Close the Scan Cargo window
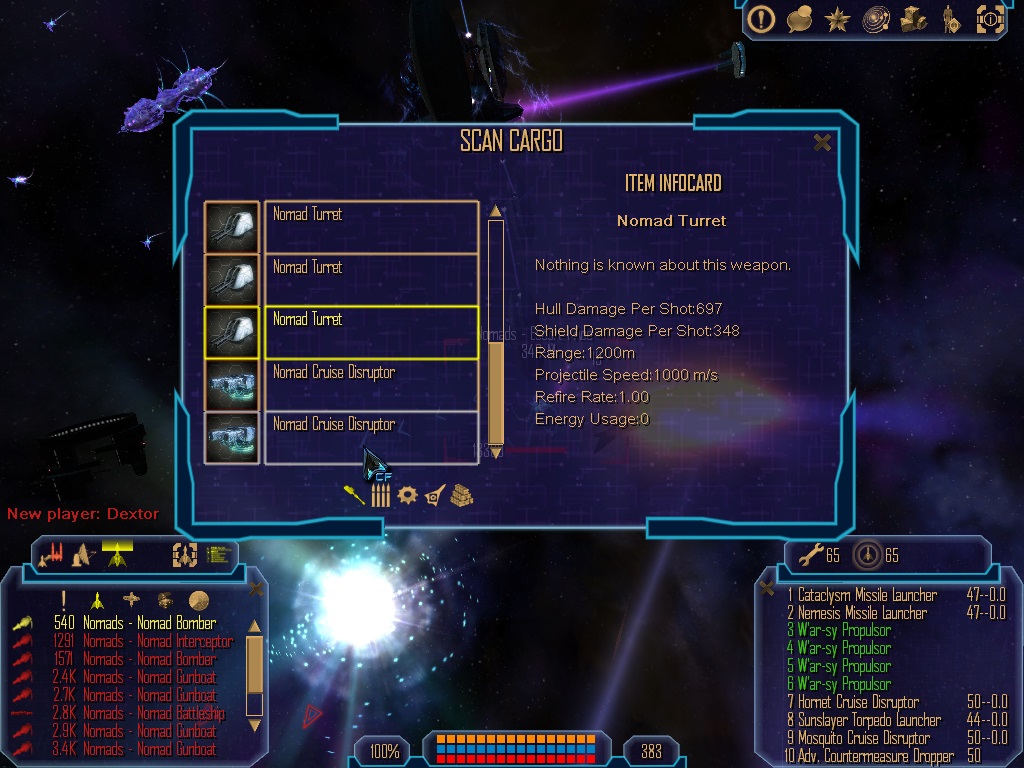 click(822, 143)
